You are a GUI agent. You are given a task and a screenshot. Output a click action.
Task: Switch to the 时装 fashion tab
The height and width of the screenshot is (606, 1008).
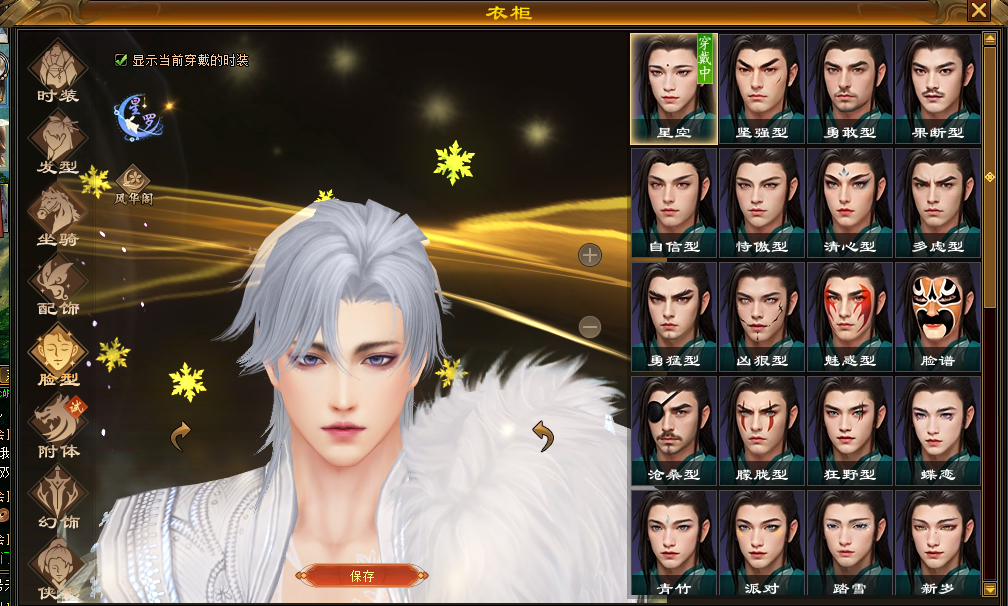[x=57, y=70]
